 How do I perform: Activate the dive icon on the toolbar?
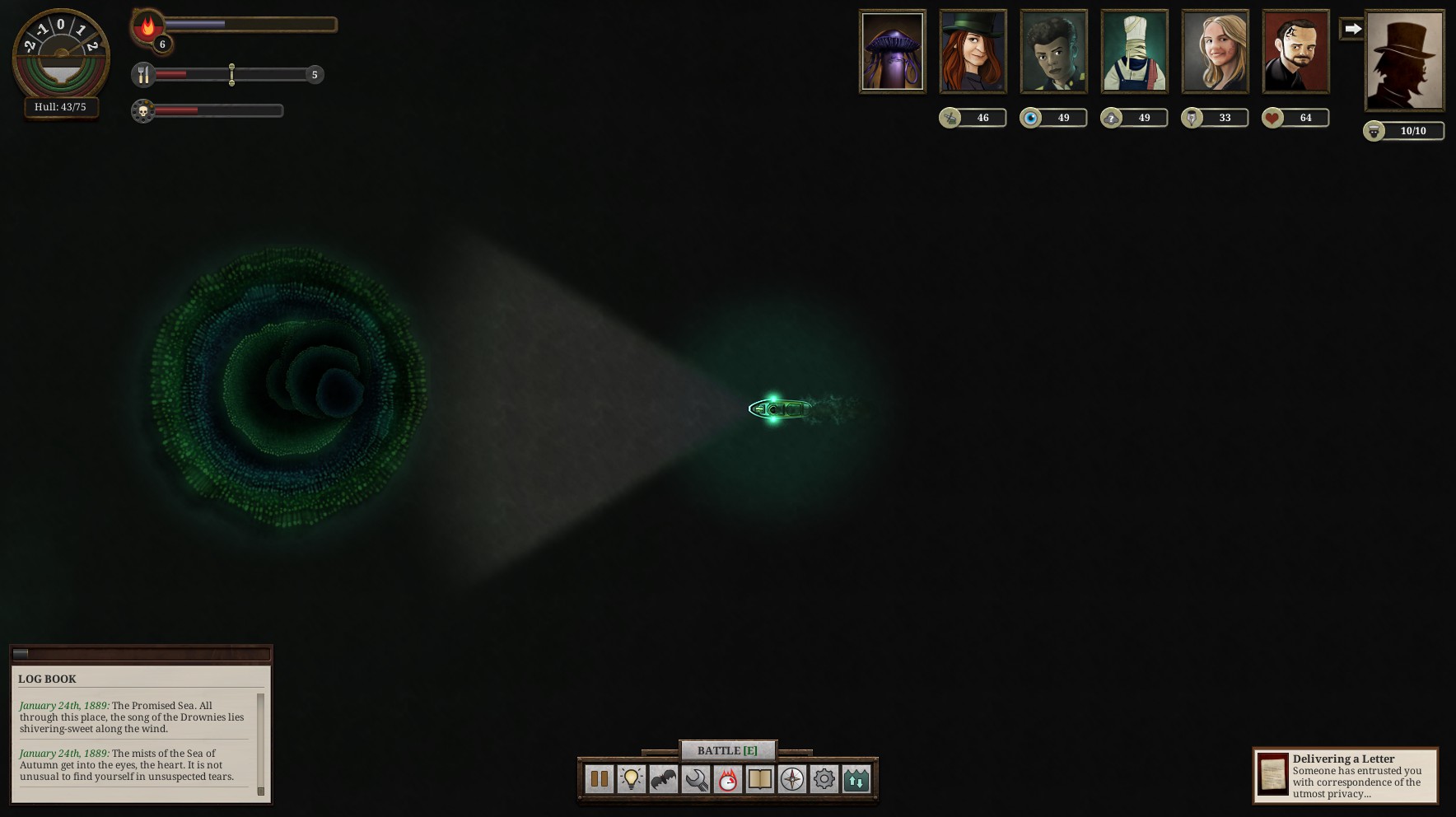[856, 778]
